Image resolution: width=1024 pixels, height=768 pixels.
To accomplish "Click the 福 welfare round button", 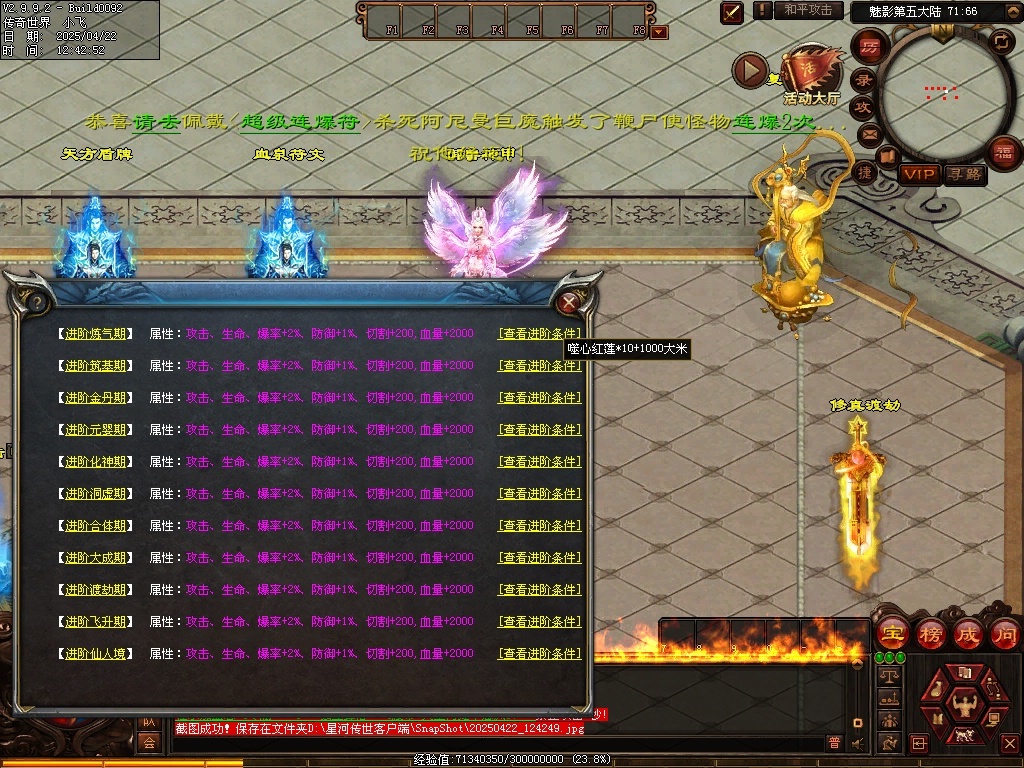I will [1003, 152].
